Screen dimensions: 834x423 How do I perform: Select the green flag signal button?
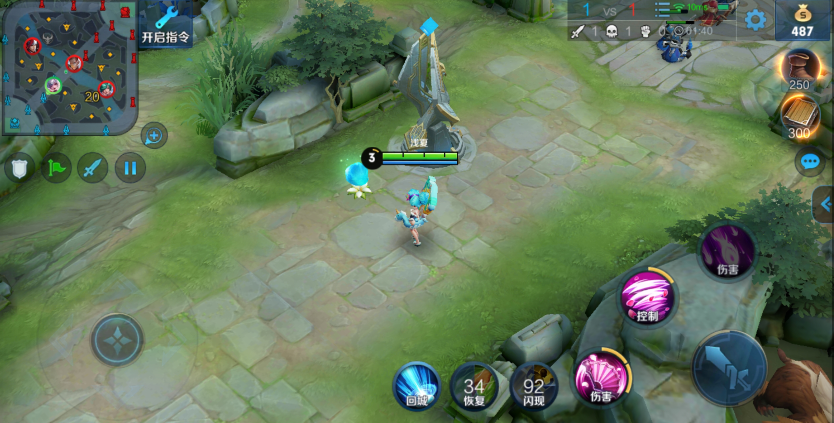[56, 167]
